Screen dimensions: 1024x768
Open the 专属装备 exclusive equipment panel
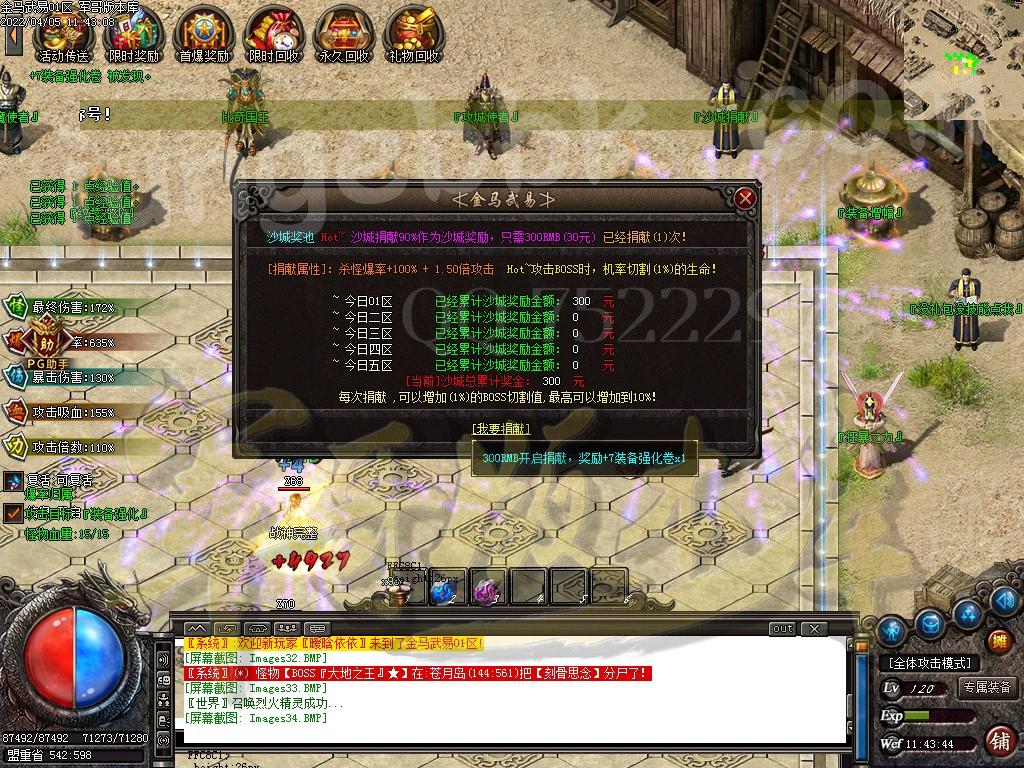tap(986, 688)
